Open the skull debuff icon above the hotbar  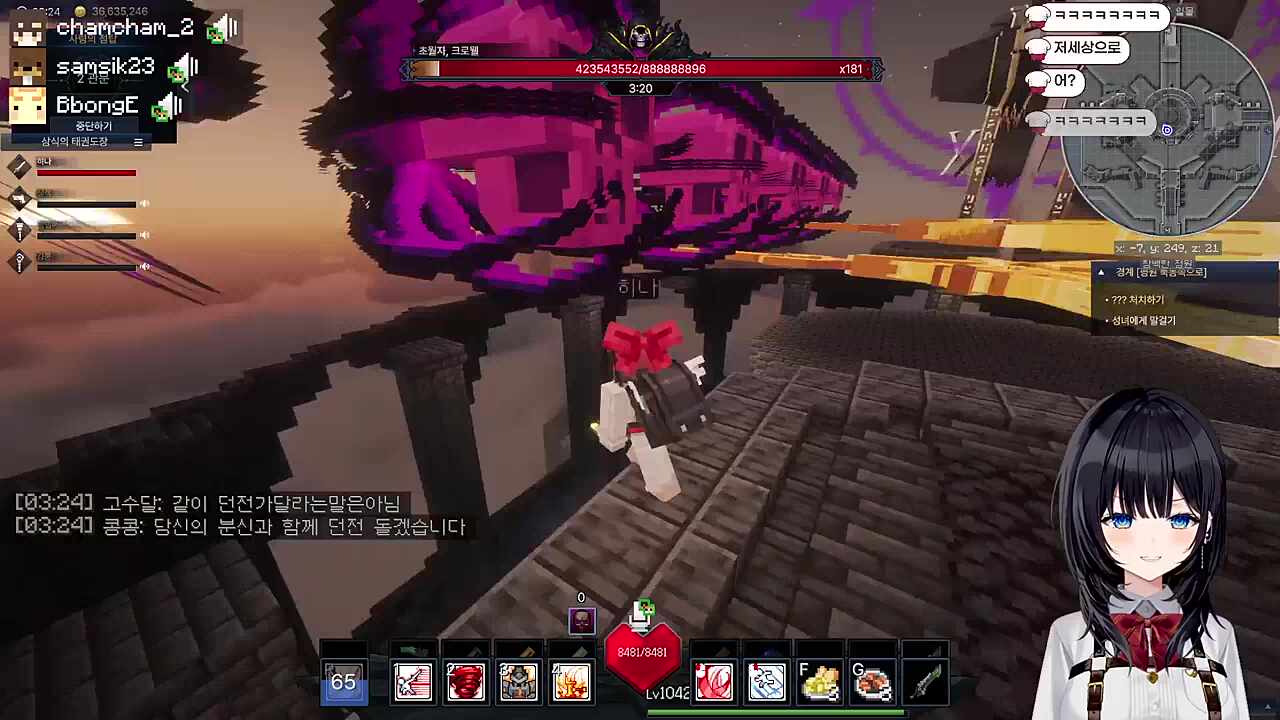(581, 621)
